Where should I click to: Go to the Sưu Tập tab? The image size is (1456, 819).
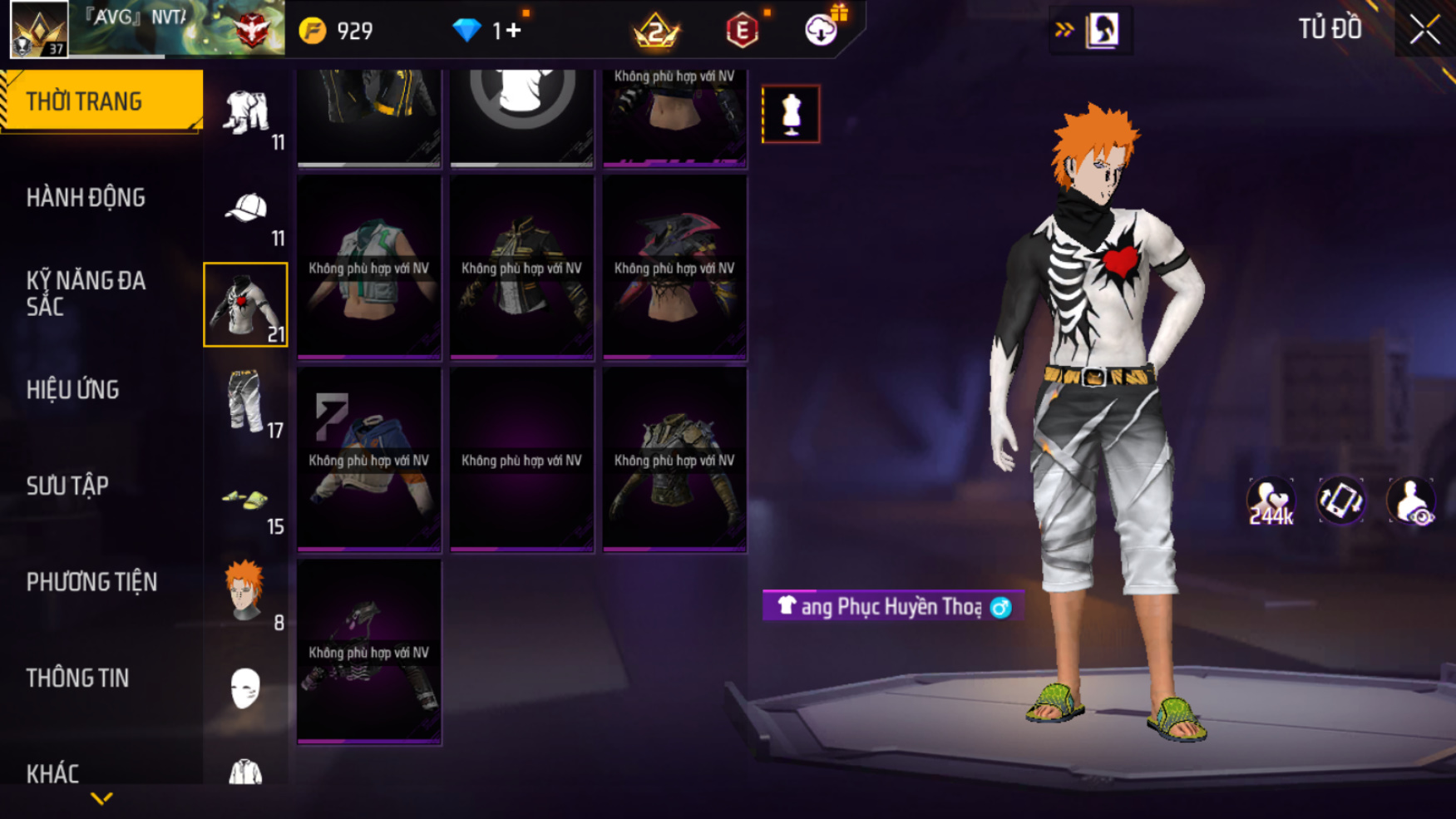point(67,486)
